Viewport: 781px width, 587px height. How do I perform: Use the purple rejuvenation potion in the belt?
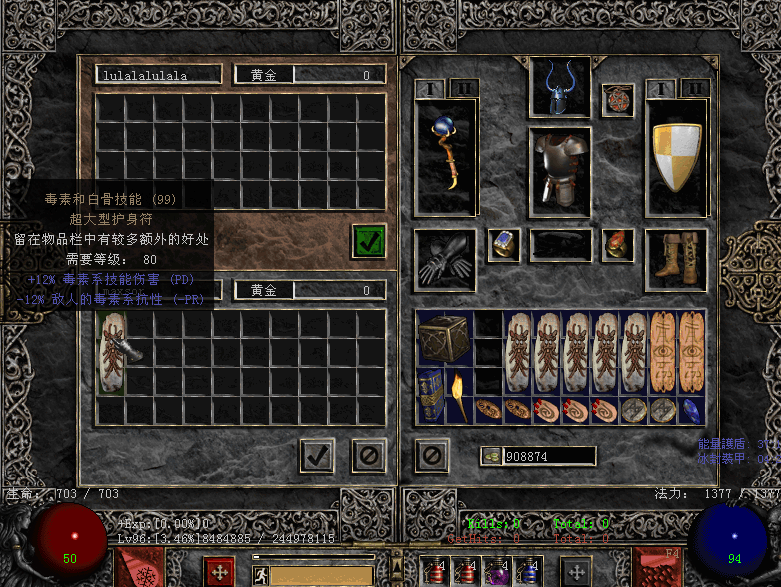pos(495,571)
